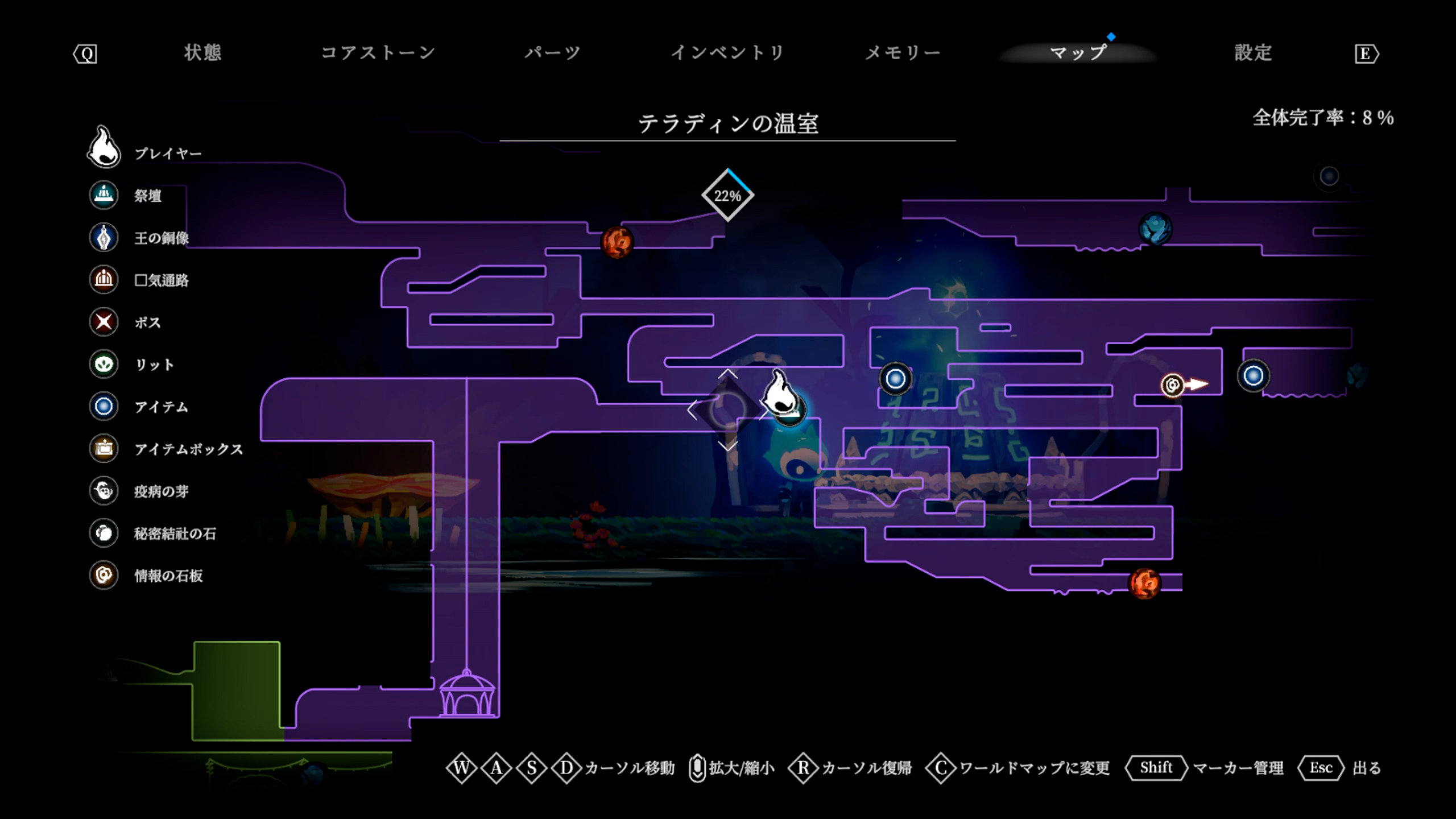Click the 22% diamond map marker
Screen dimensions: 1456x819
[727, 196]
